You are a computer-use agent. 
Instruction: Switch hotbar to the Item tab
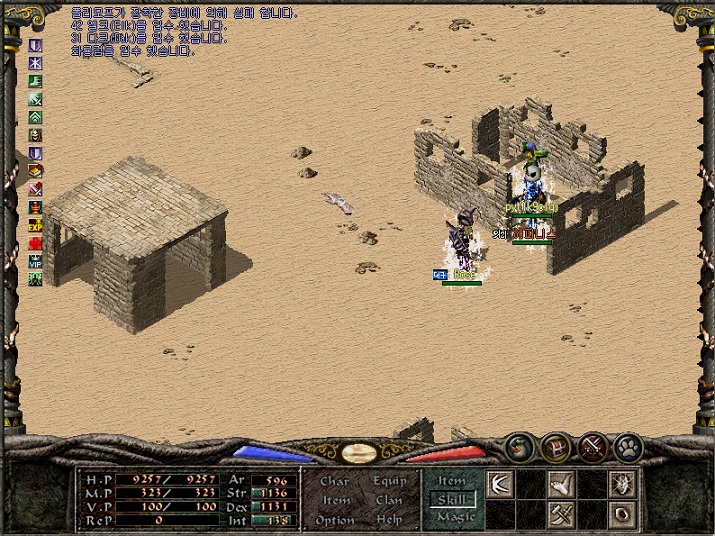[x=452, y=481]
